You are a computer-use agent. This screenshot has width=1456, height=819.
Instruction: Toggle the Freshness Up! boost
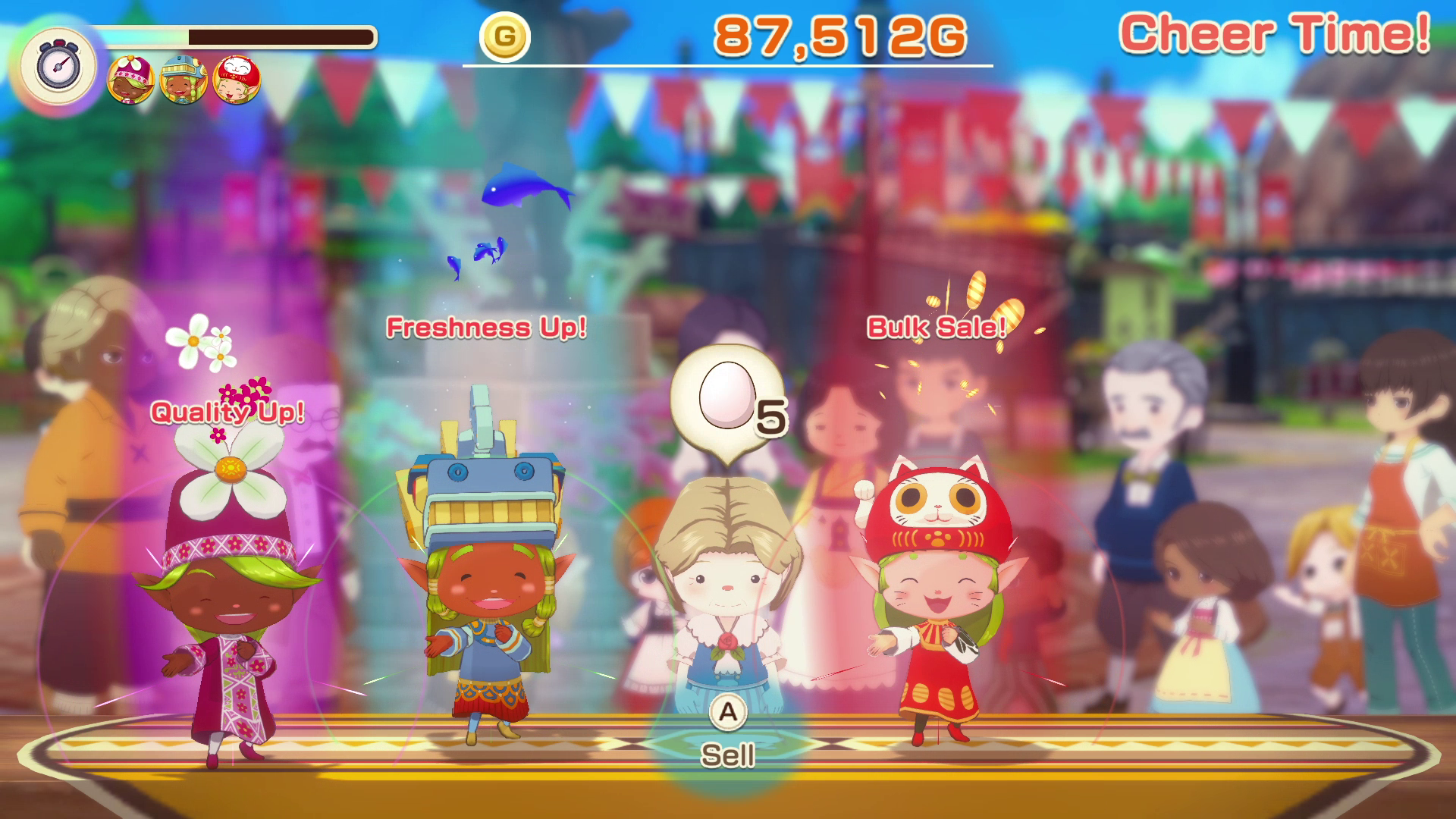point(485,328)
